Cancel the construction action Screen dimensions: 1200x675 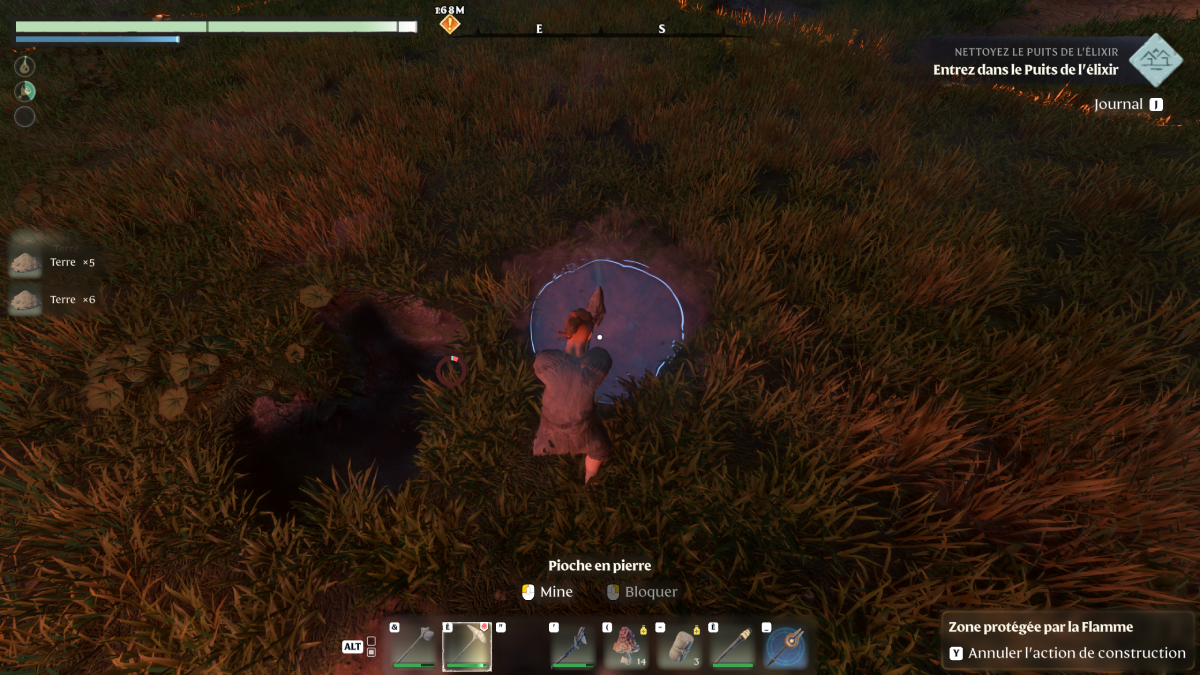[1066, 653]
